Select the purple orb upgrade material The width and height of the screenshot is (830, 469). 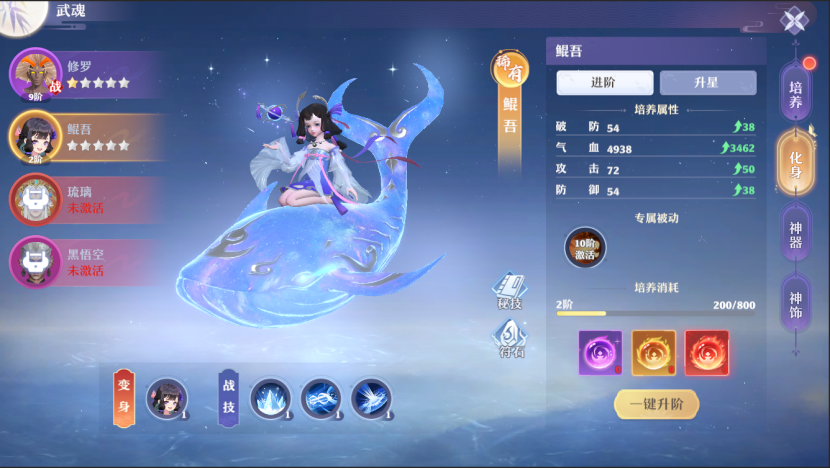point(600,353)
